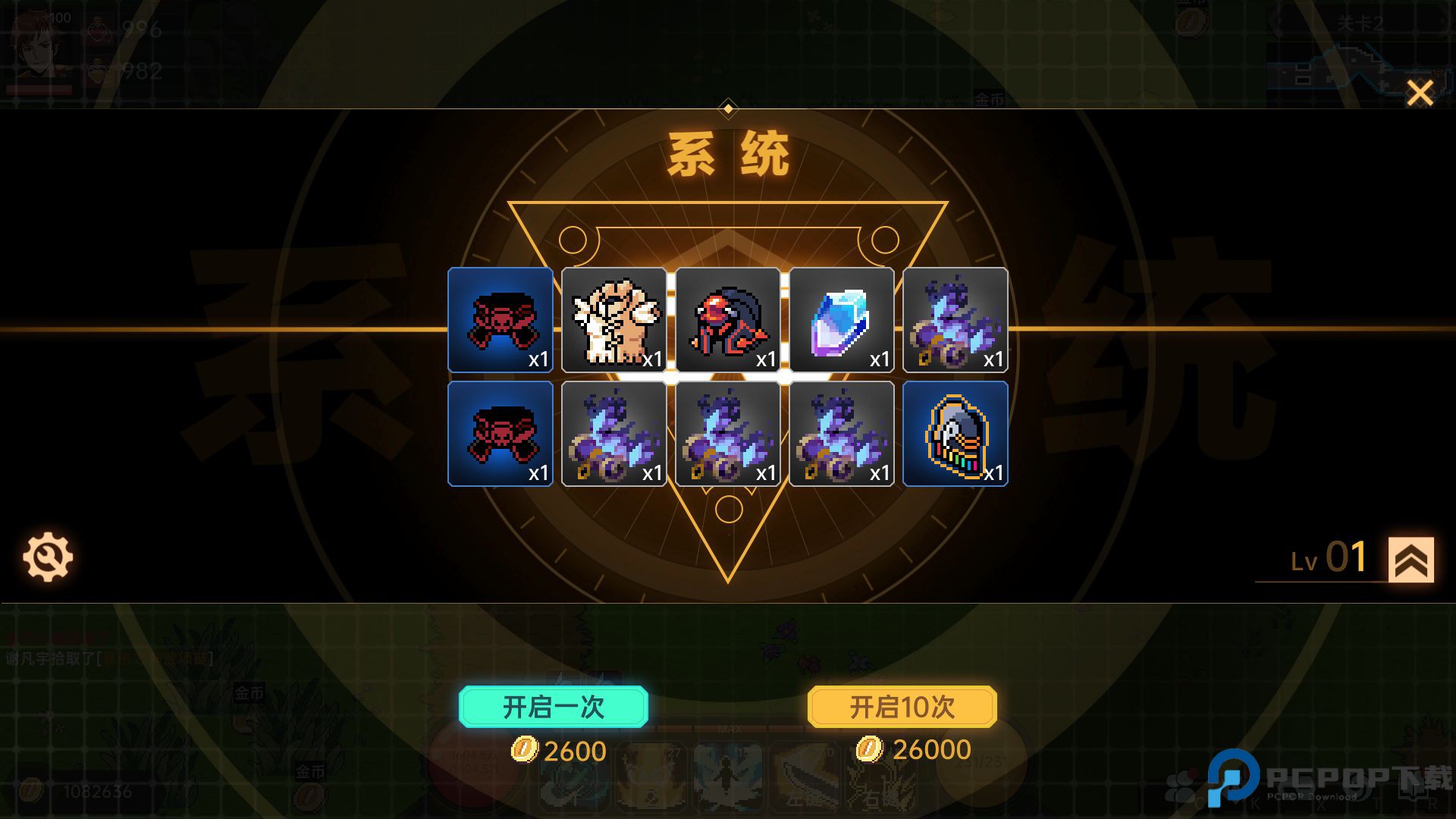
Task: Click the coin icon next to the 2600 cost
Action: click(523, 752)
